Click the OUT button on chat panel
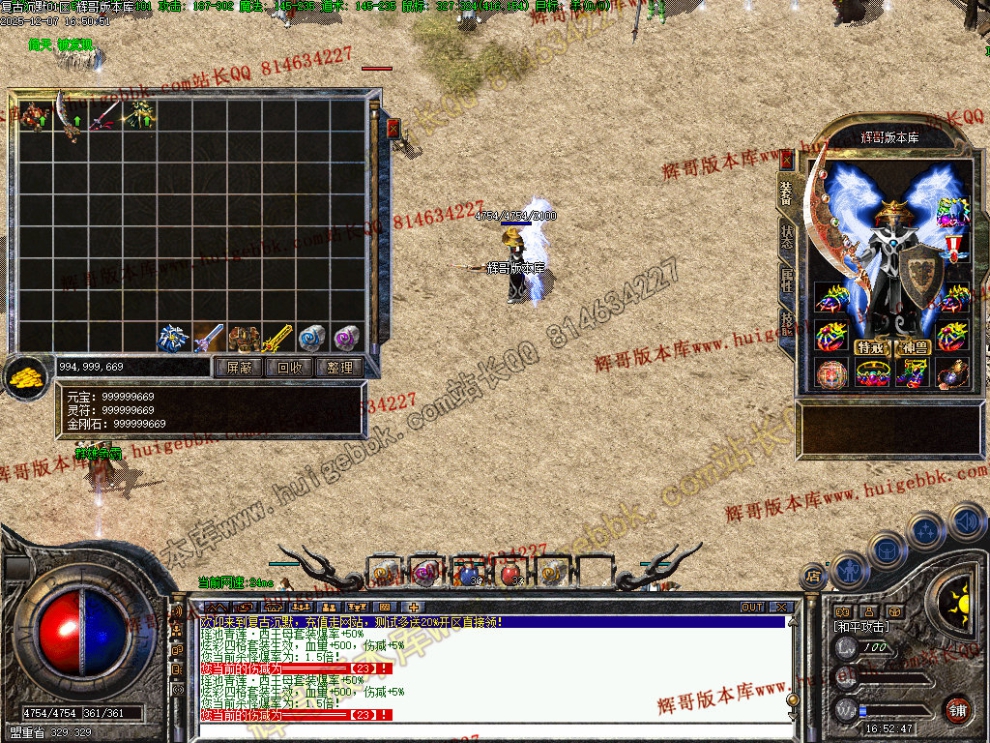Image resolution: width=990 pixels, height=743 pixels. click(752, 607)
